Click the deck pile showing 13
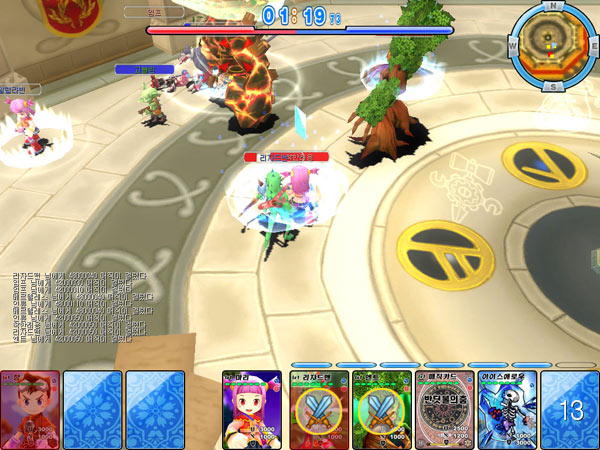This screenshot has height=450, width=600. pos(571,409)
